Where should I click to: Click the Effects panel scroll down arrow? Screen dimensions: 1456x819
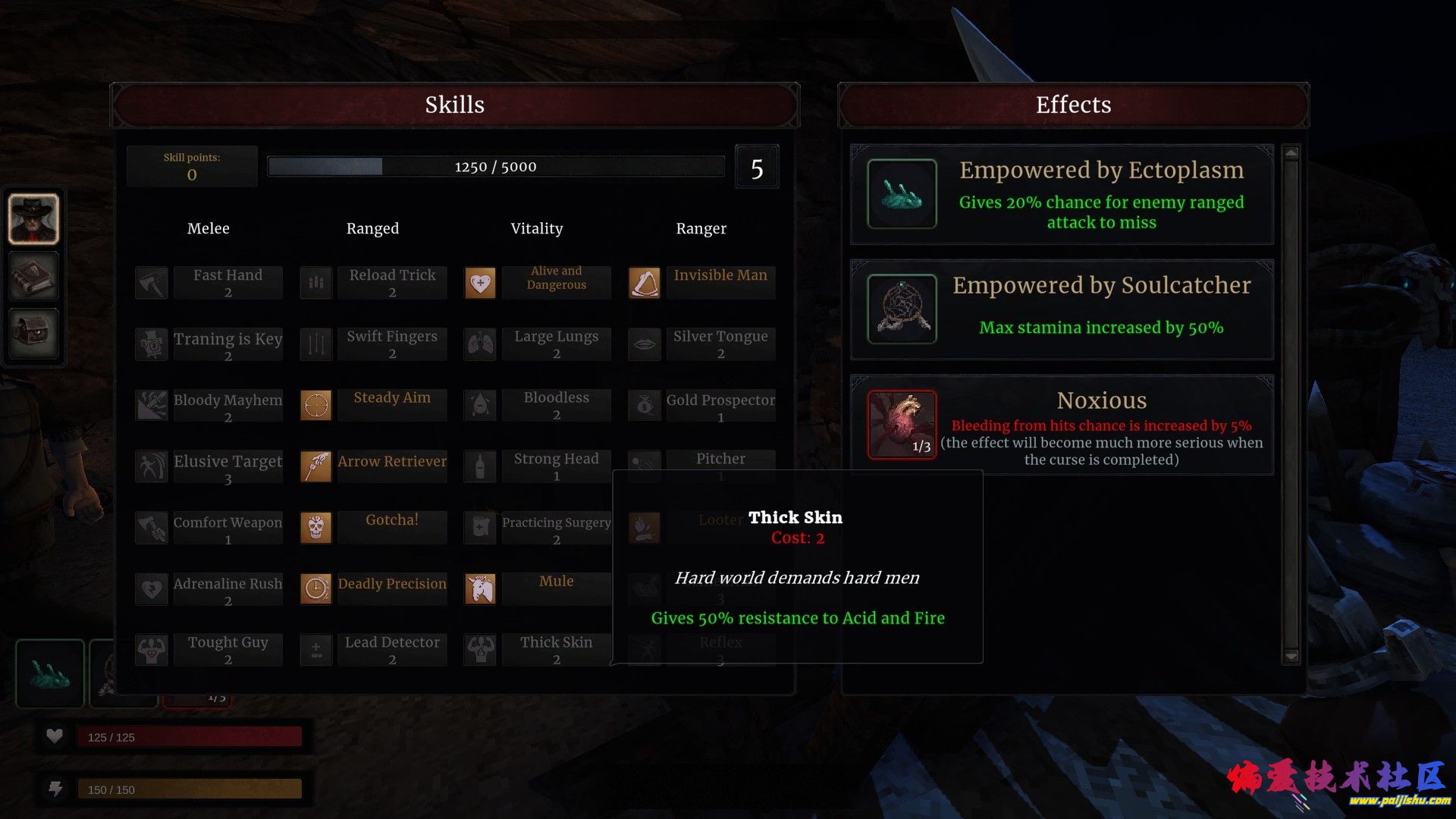point(1291,656)
